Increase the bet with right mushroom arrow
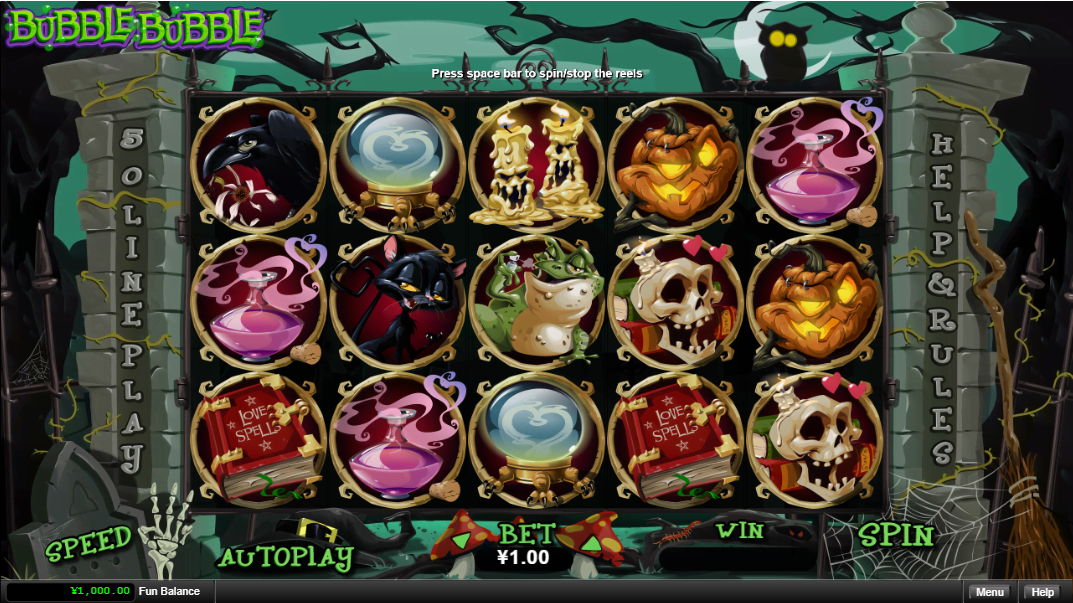 click(590, 543)
